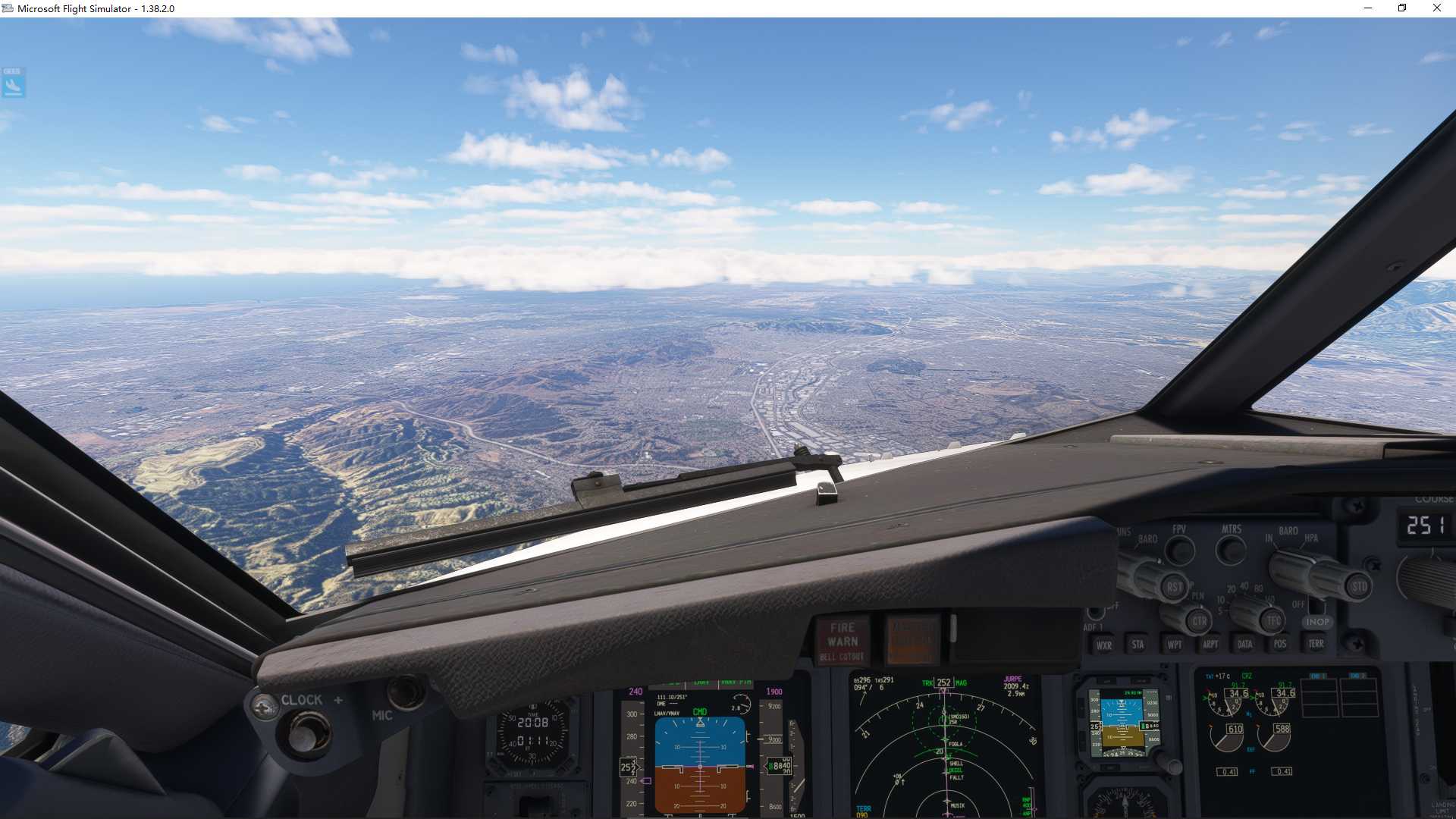
Task: Enable WPT waypoints on the navigation display
Action: (1174, 645)
